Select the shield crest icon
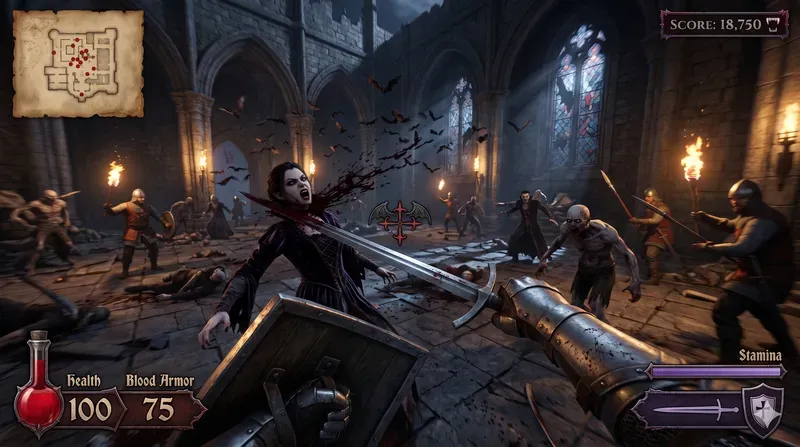The height and width of the screenshot is (447, 800). point(765,408)
